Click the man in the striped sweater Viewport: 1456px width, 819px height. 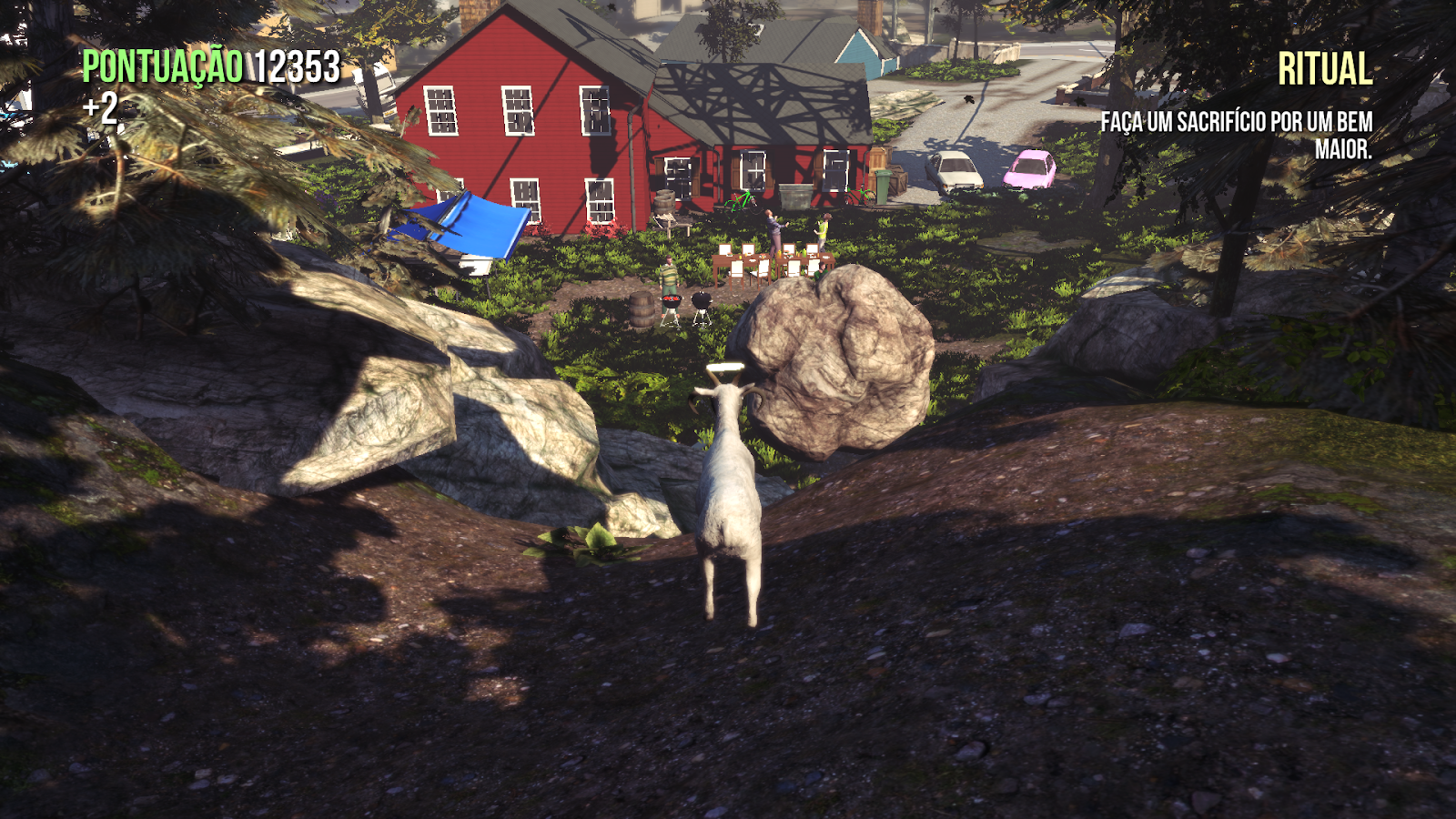pos(669,273)
